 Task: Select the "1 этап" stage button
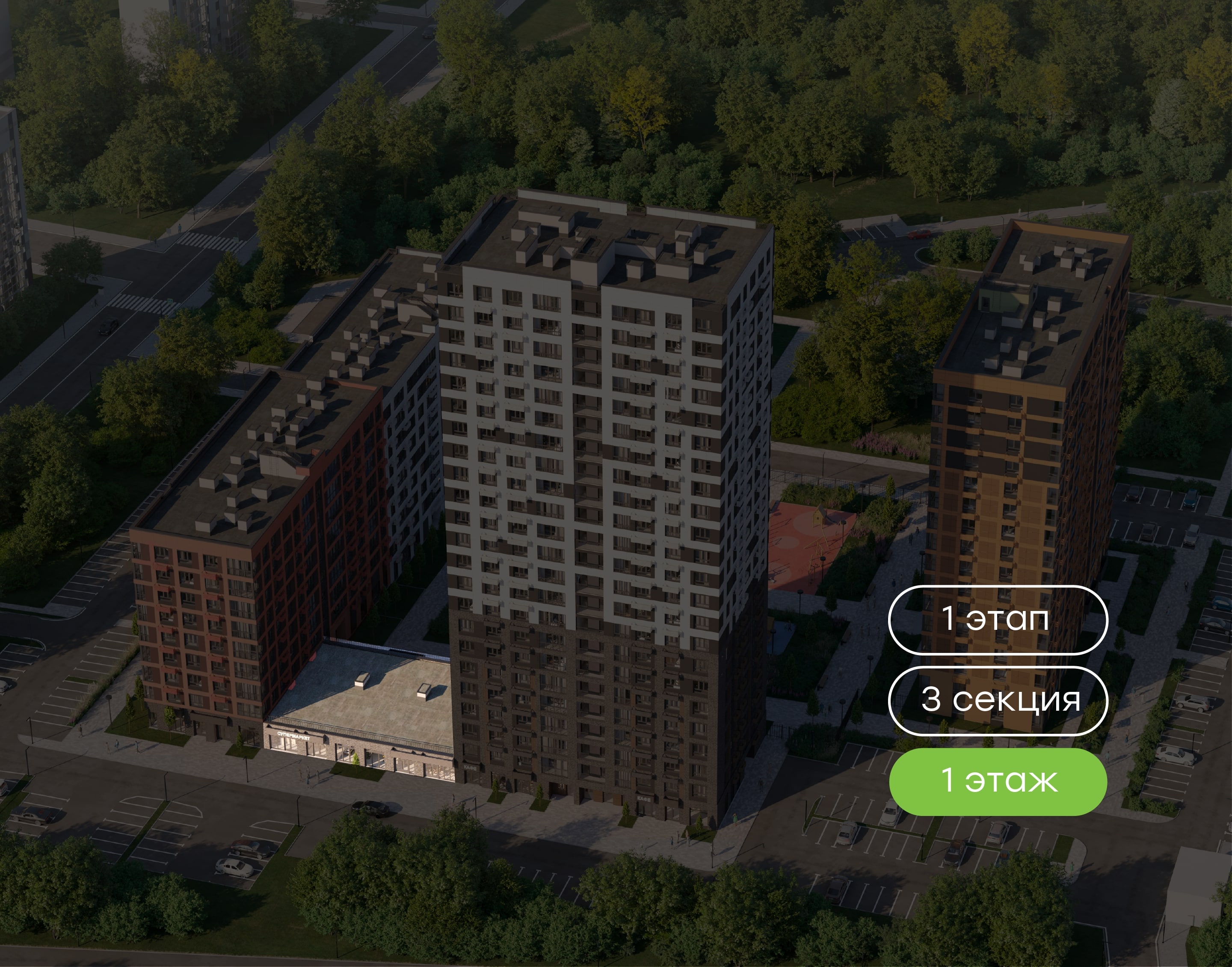997,620
